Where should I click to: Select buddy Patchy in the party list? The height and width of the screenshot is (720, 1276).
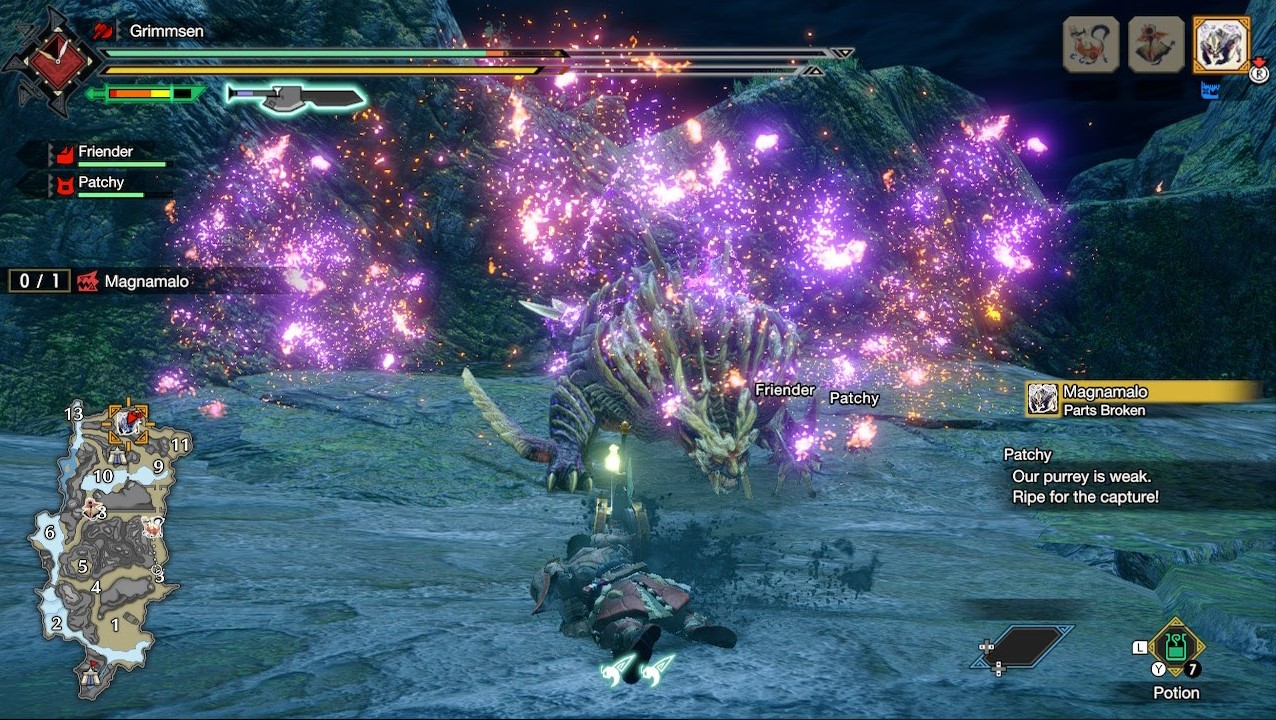[x=100, y=184]
